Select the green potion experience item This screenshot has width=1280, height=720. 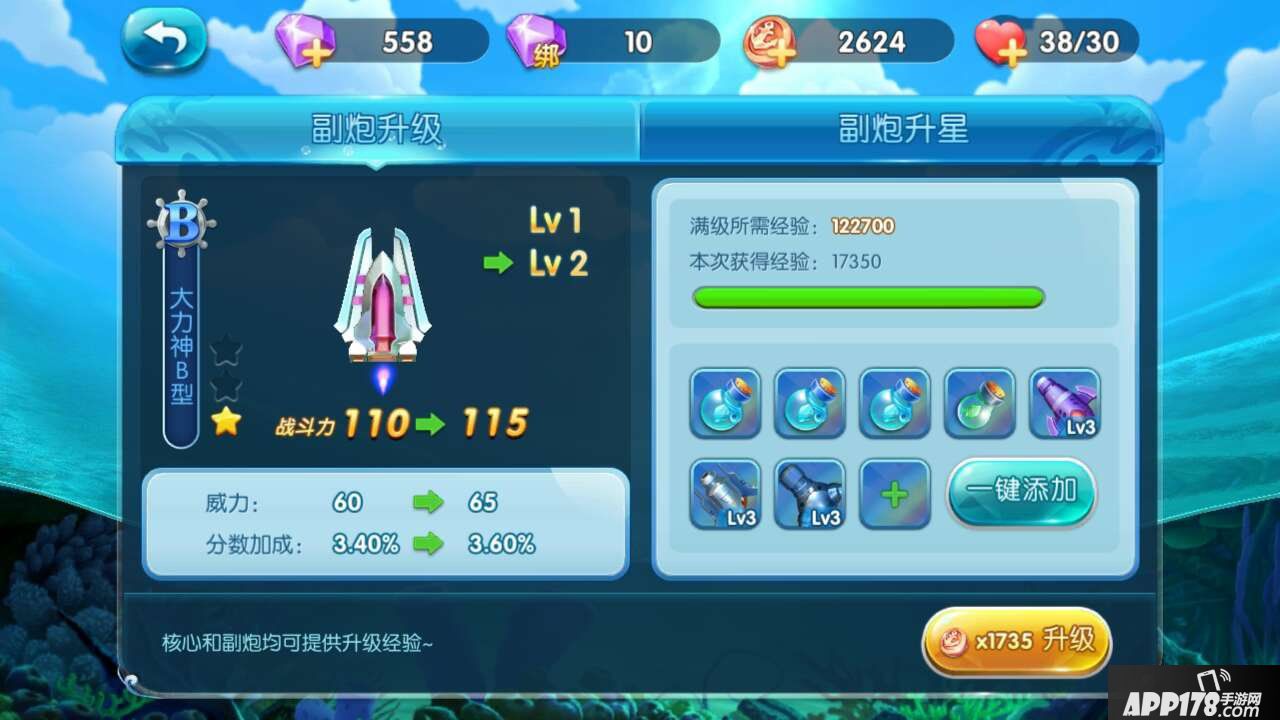(x=979, y=403)
